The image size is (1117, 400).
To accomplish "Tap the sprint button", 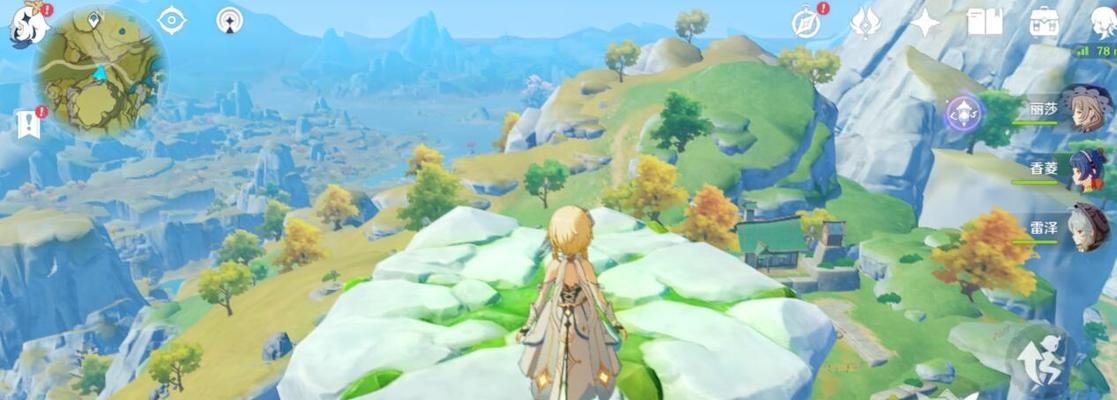I will tap(1040, 358).
